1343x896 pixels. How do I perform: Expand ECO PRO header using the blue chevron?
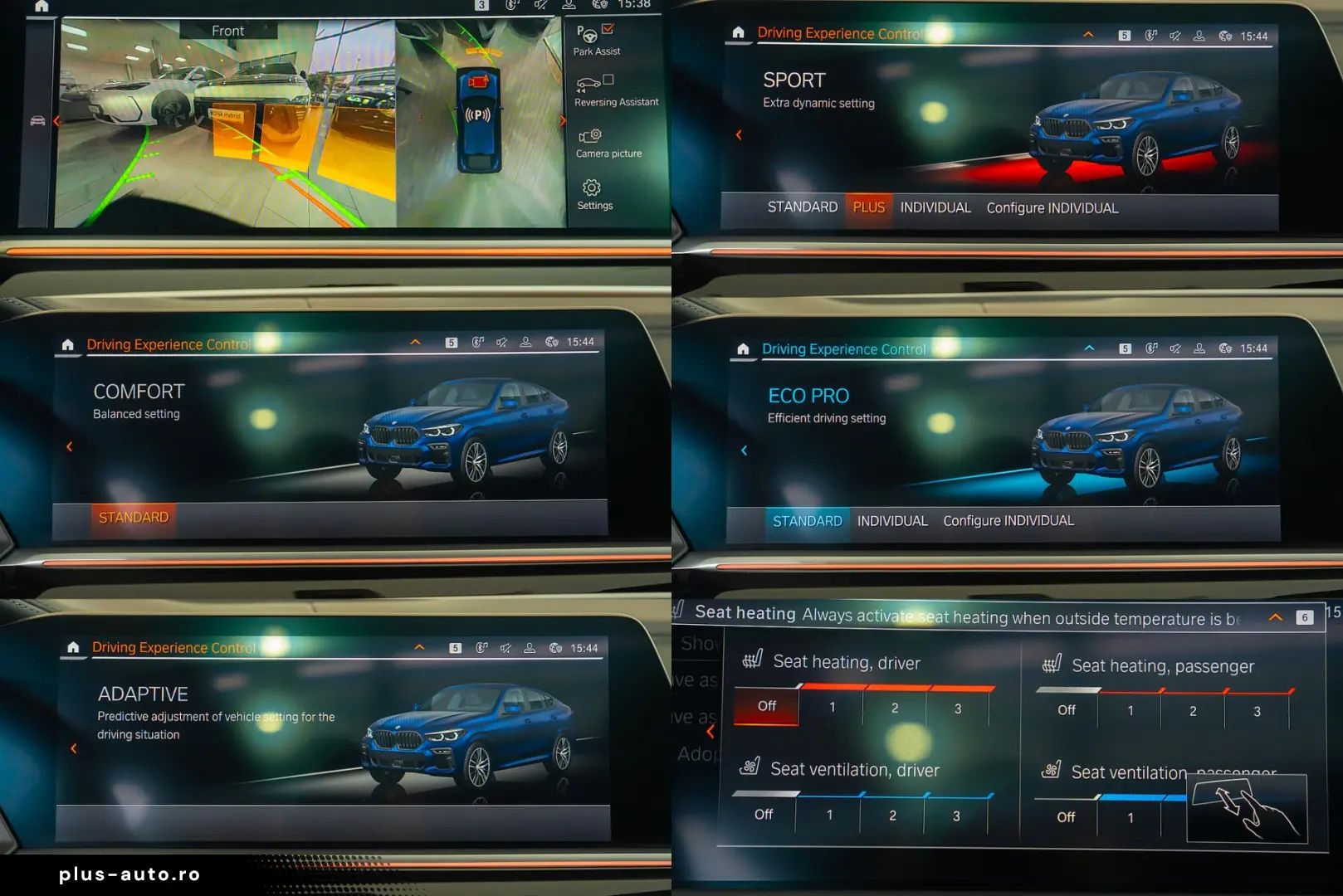coord(1089,348)
